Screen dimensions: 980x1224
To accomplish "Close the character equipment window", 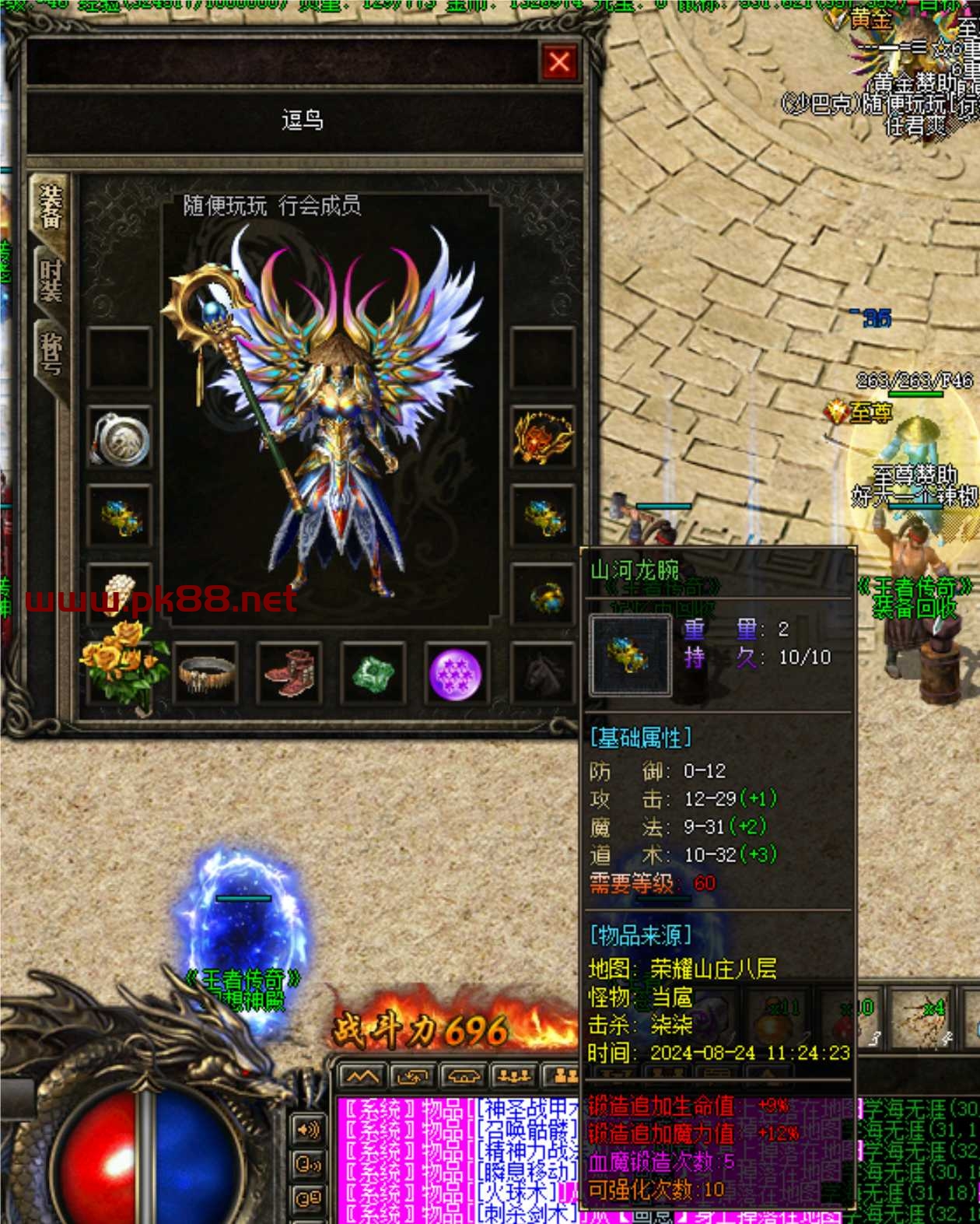I will pos(558,62).
